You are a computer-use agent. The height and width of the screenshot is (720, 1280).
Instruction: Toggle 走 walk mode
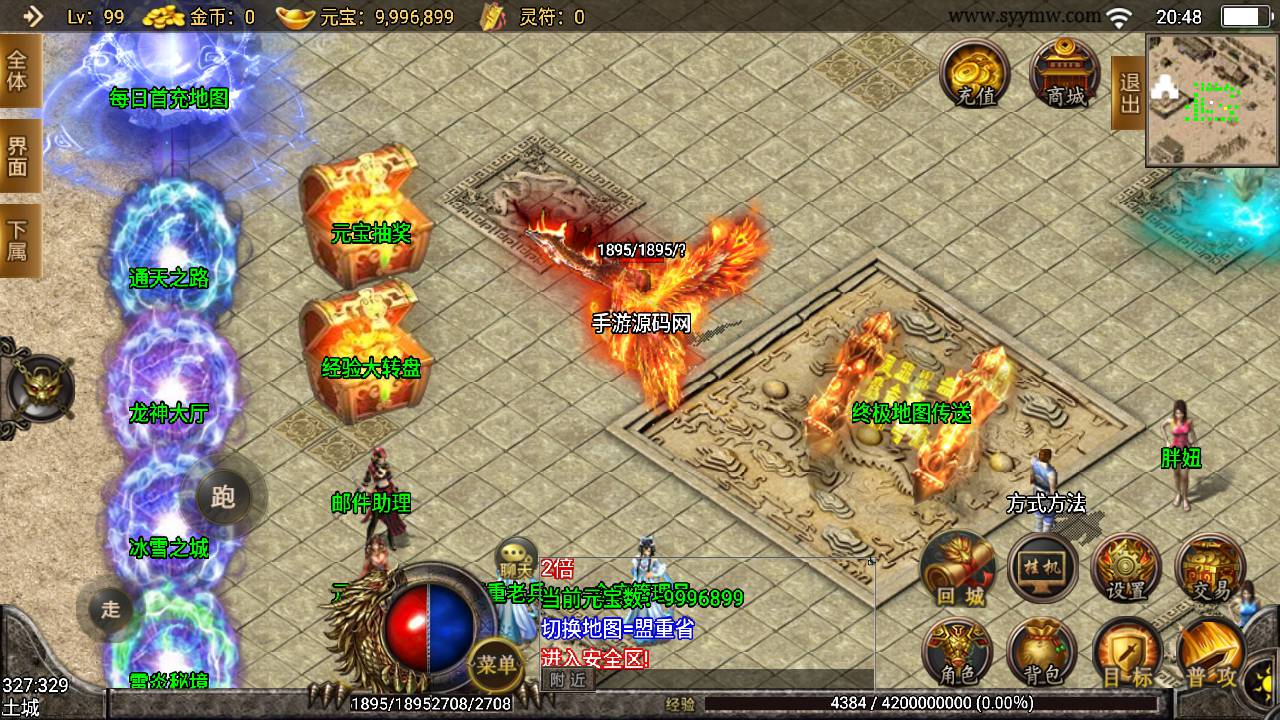[x=110, y=607]
